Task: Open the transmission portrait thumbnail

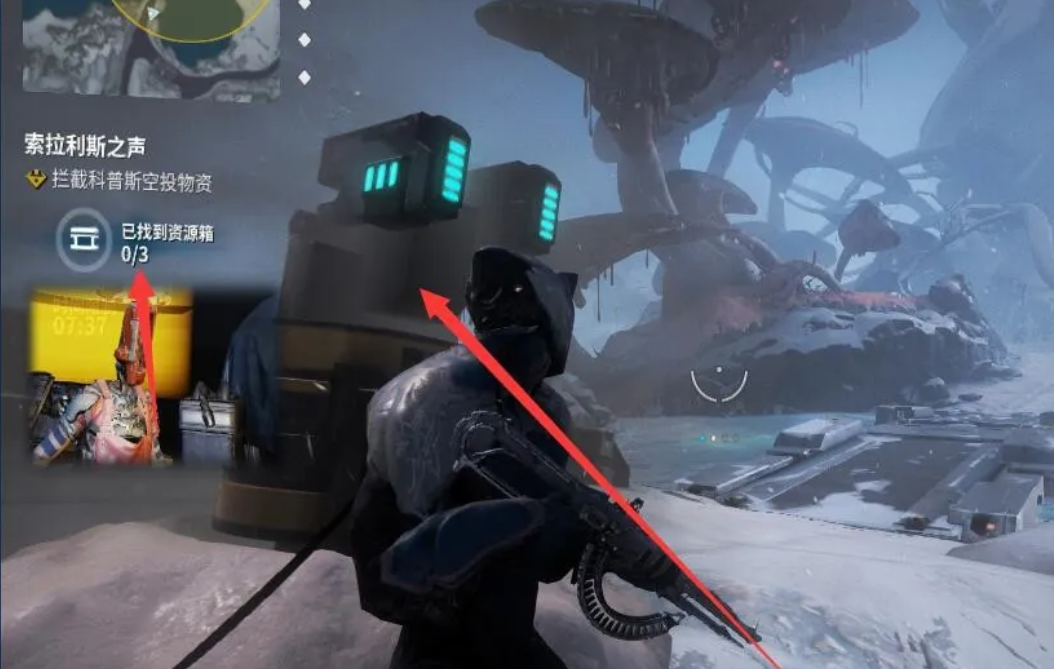Action: tap(110, 376)
